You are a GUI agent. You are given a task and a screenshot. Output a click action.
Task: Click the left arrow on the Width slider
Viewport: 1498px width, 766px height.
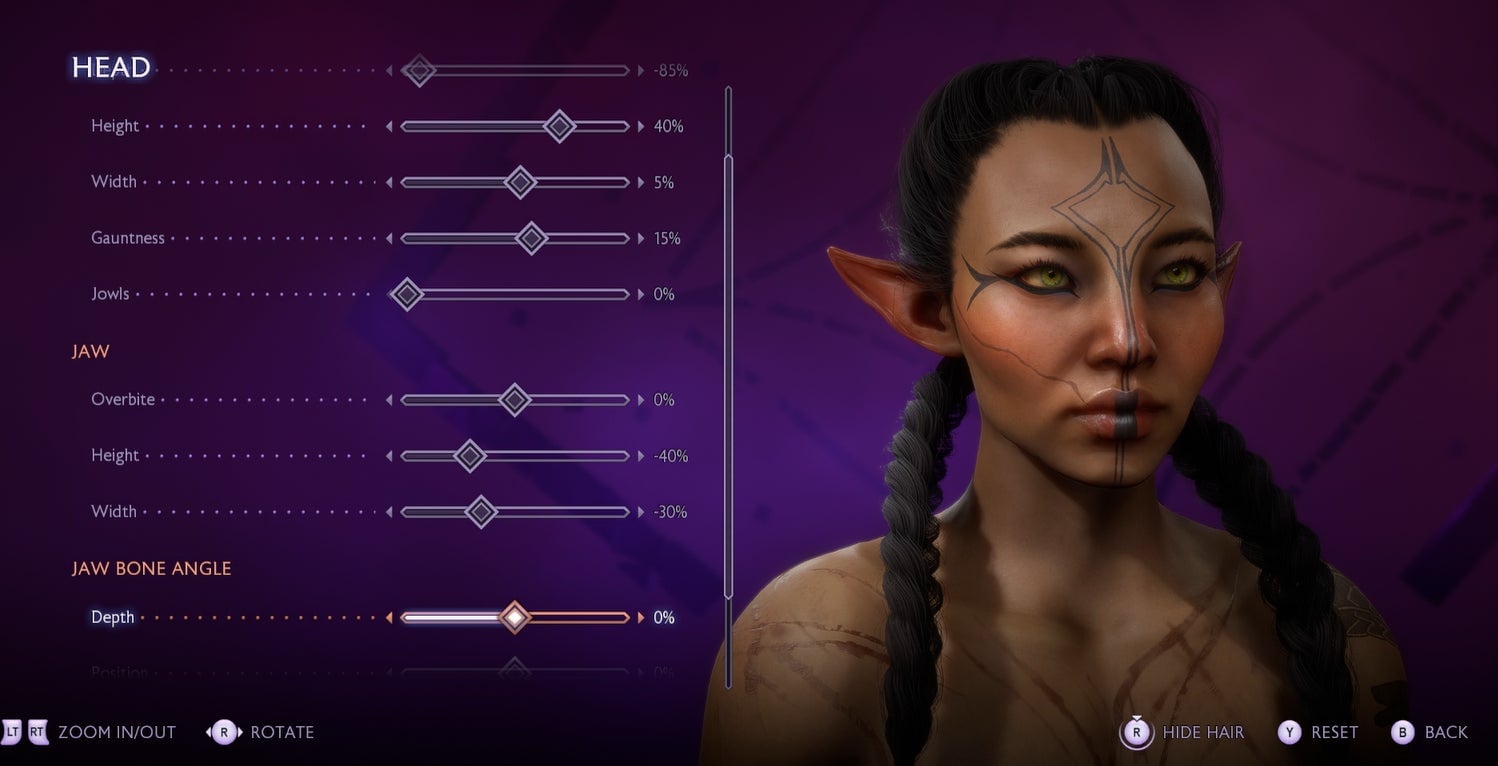[x=389, y=182]
